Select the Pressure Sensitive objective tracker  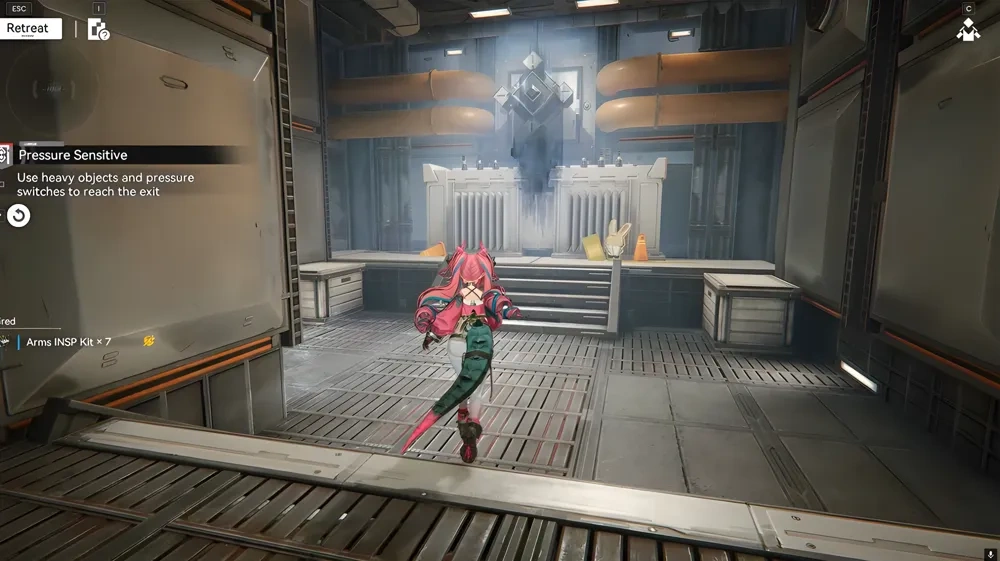[73, 155]
